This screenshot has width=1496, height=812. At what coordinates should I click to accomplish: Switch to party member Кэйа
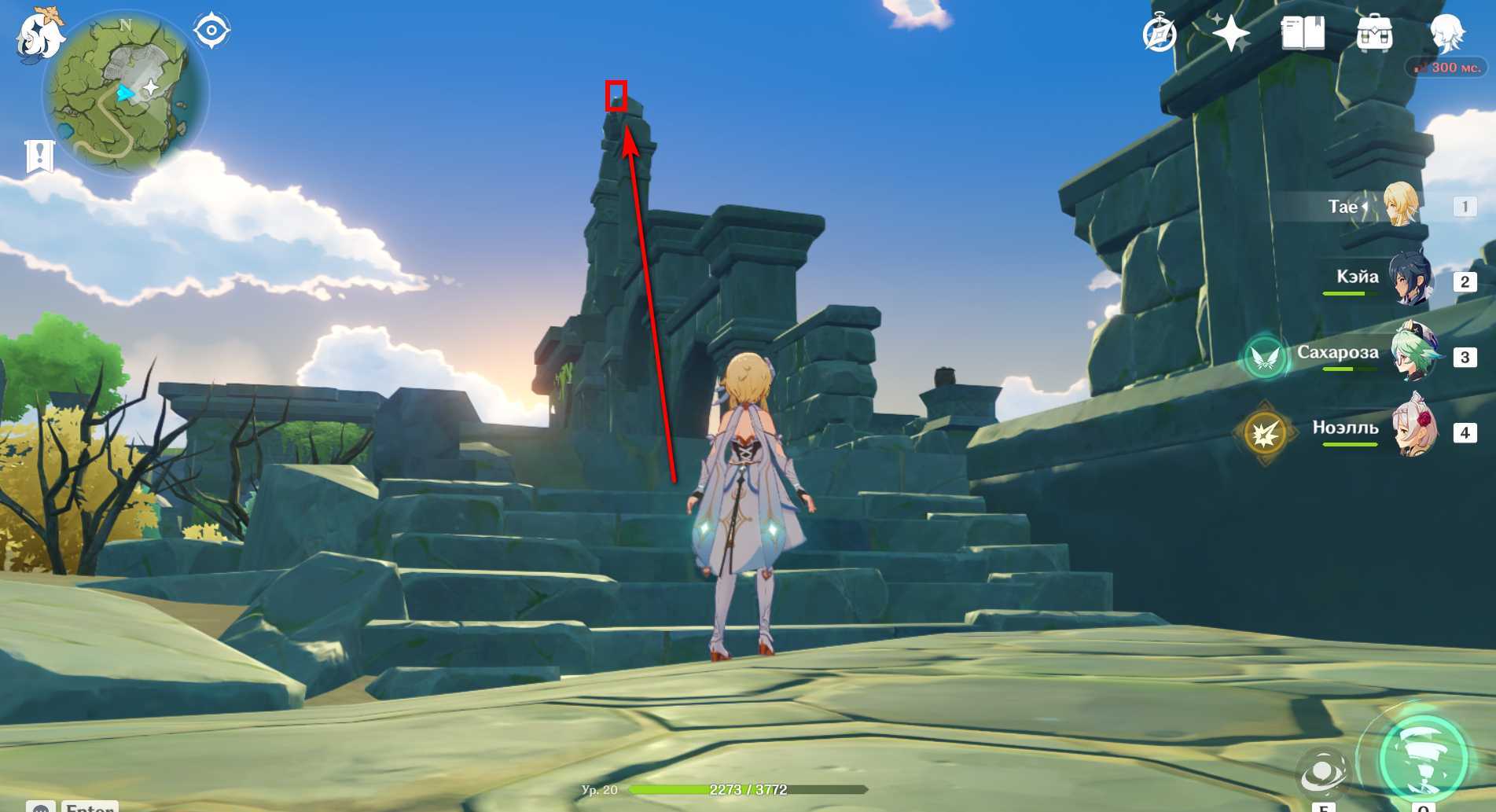pyautogui.click(x=1412, y=278)
